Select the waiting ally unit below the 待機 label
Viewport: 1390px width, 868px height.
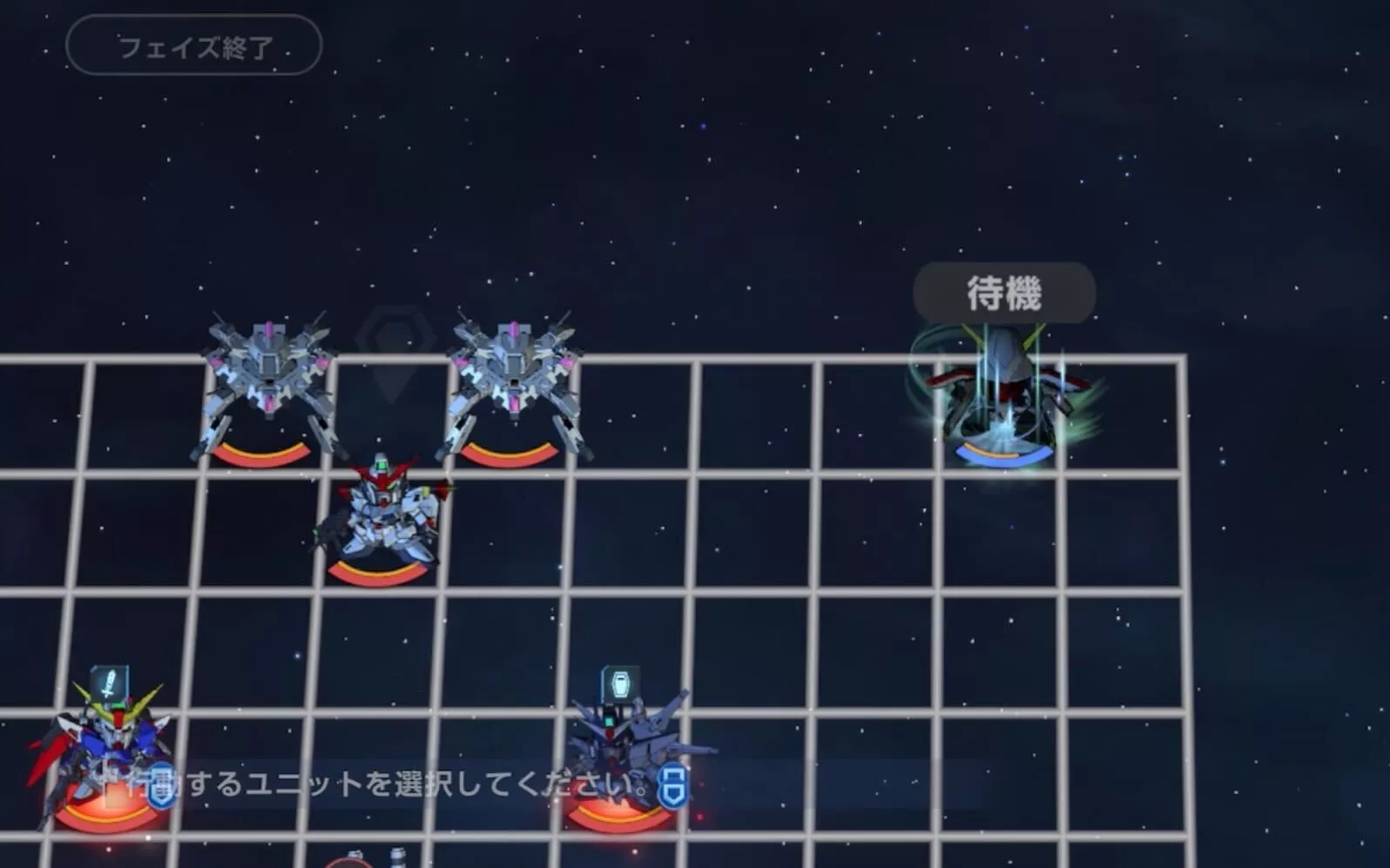coord(1002,392)
